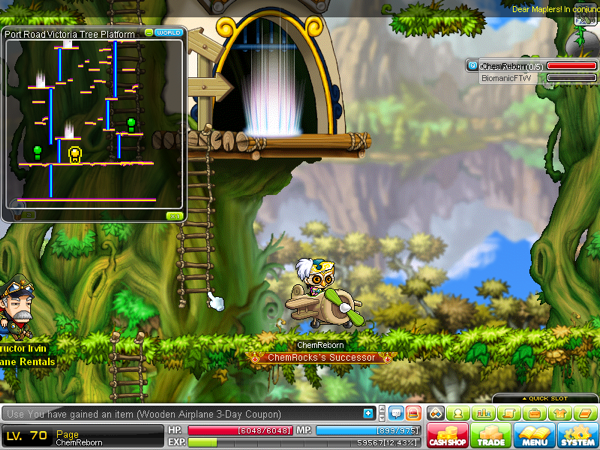Click the yellow player marker on minimap

75,153
